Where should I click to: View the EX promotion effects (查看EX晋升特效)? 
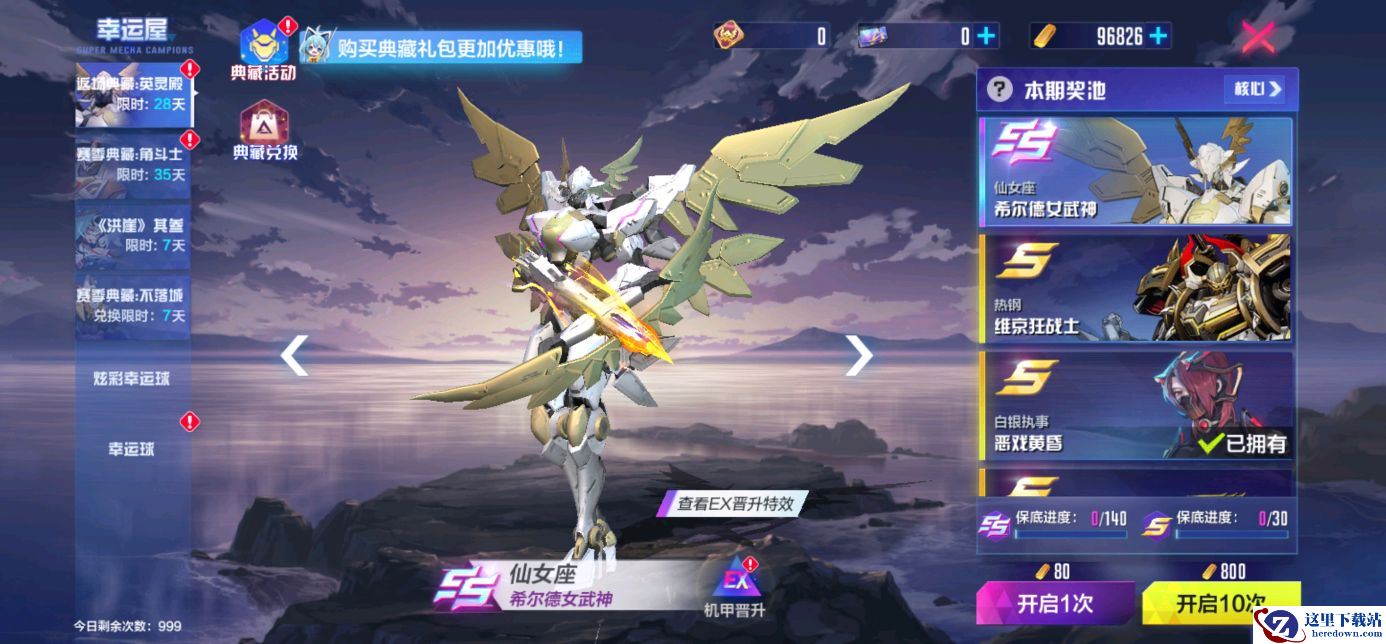click(735, 504)
